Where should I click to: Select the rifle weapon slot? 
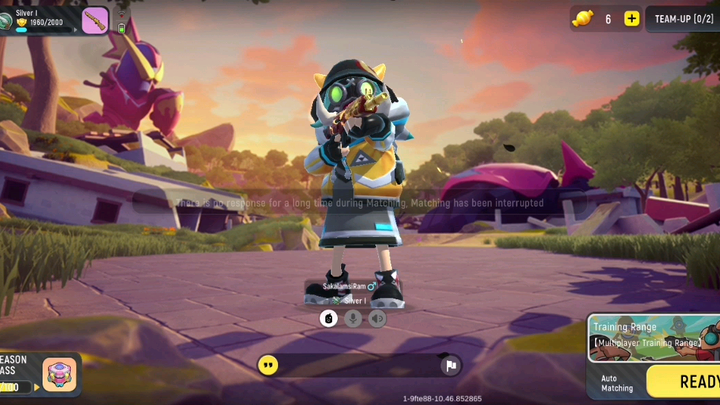coord(95,20)
